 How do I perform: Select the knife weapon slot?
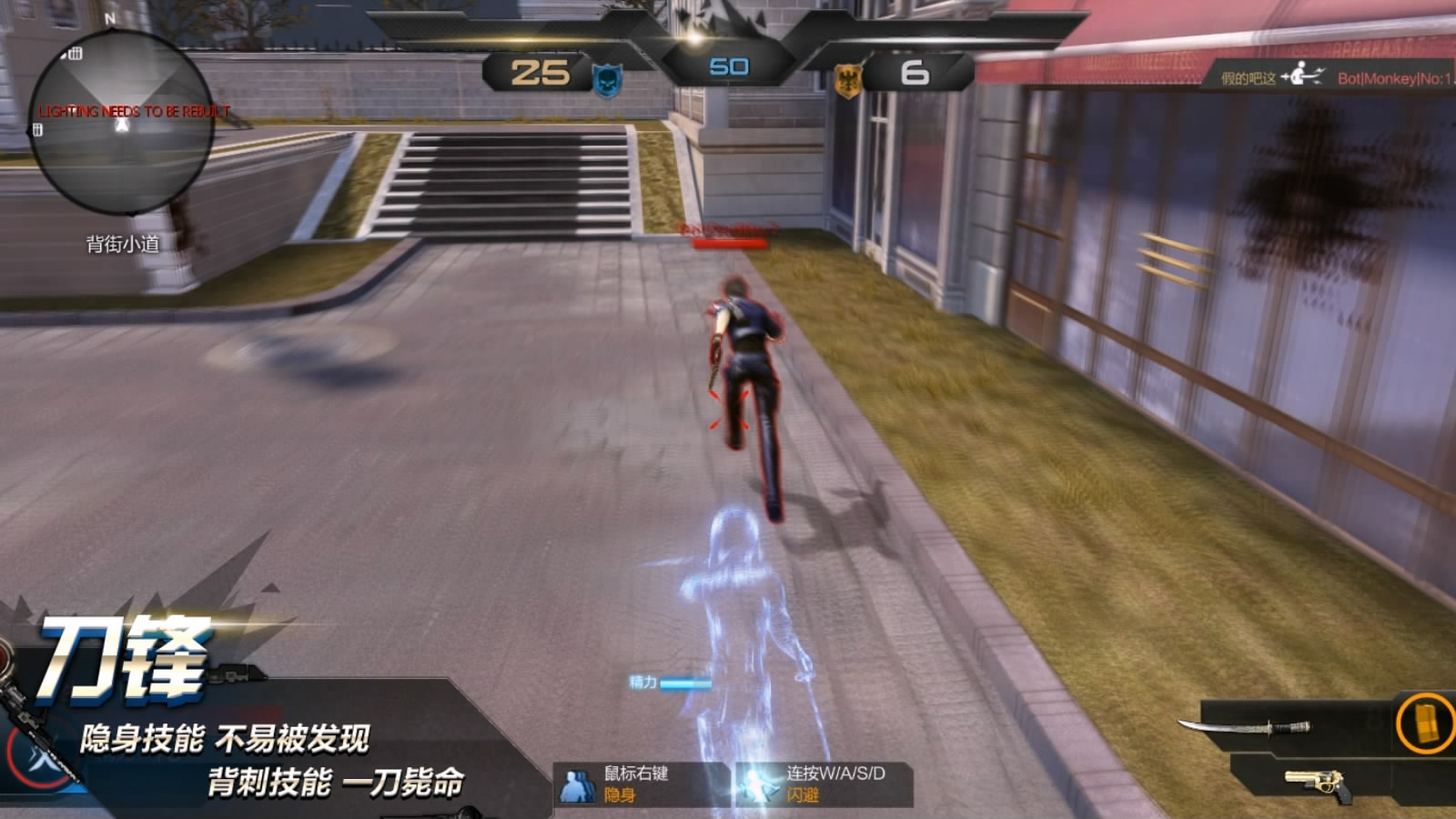tap(1245, 726)
